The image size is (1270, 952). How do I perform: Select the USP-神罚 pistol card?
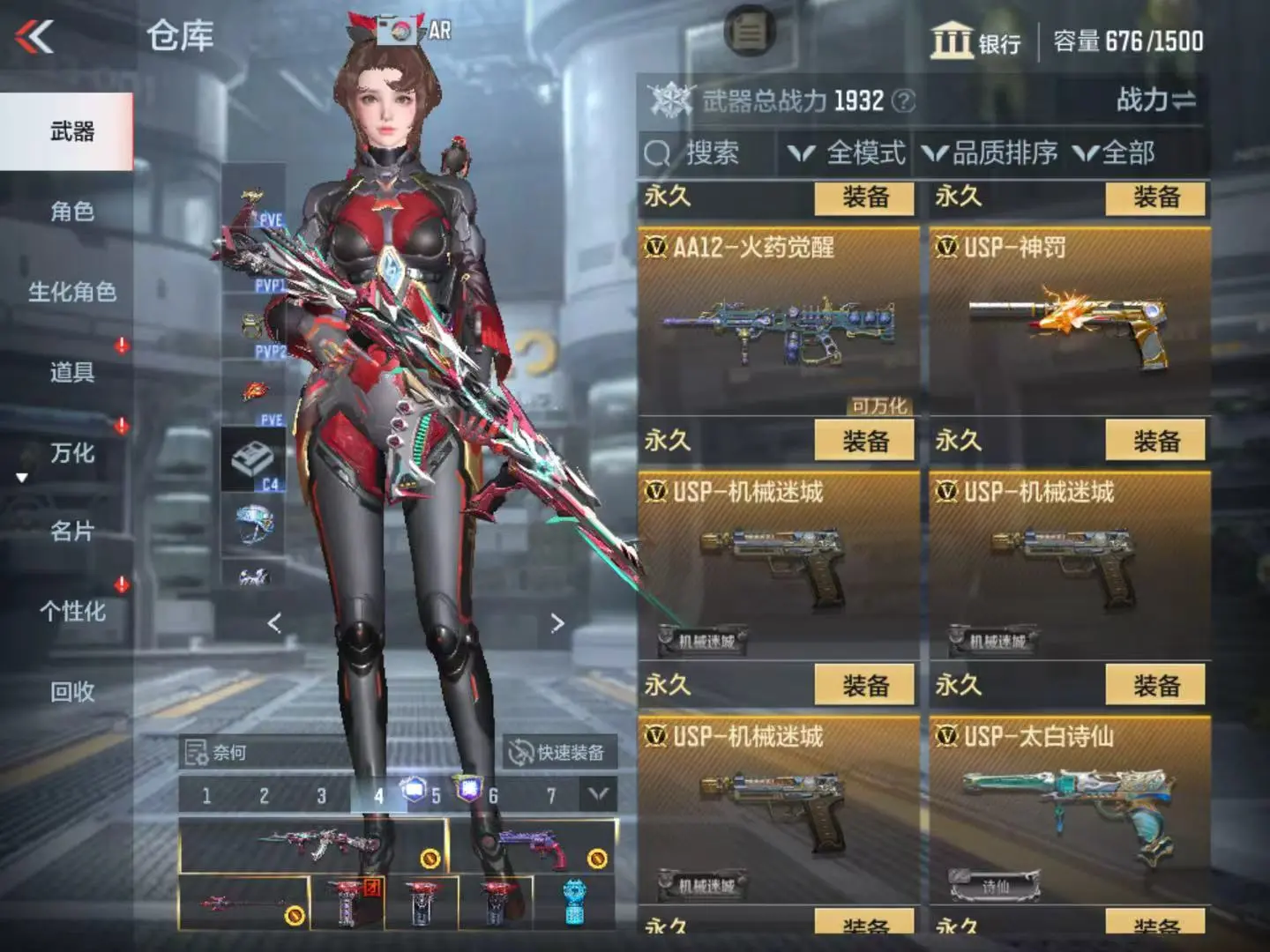[1069, 322]
